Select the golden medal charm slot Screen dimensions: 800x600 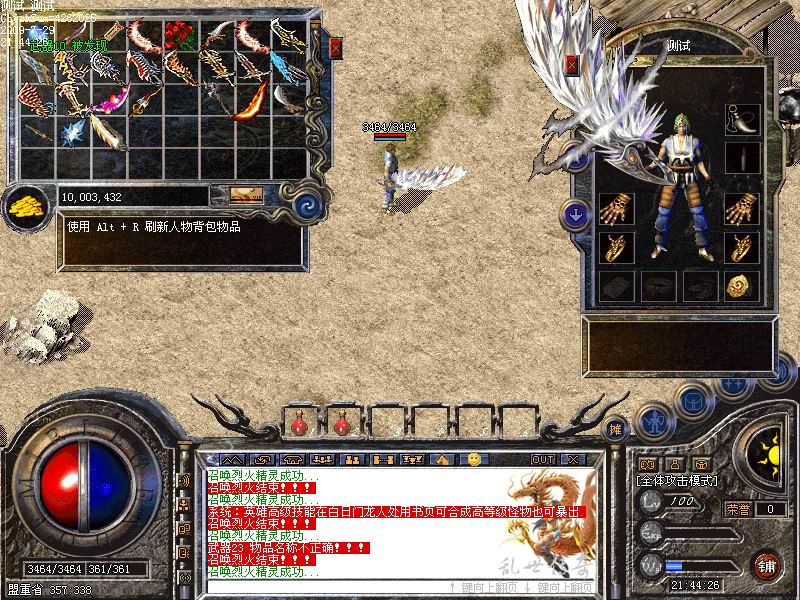[x=742, y=286]
